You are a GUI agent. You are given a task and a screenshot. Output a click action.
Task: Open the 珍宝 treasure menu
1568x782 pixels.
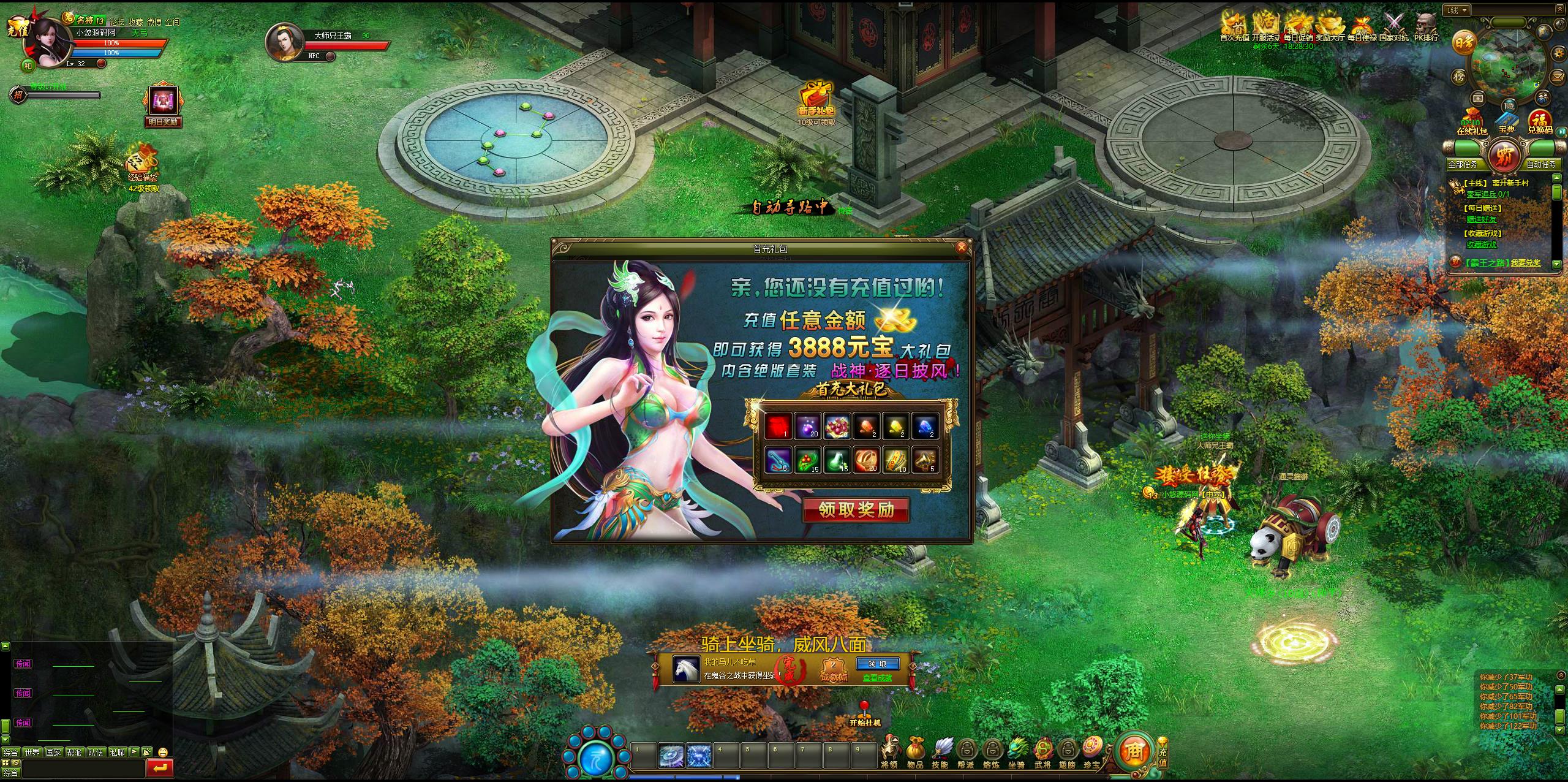tap(1091, 751)
